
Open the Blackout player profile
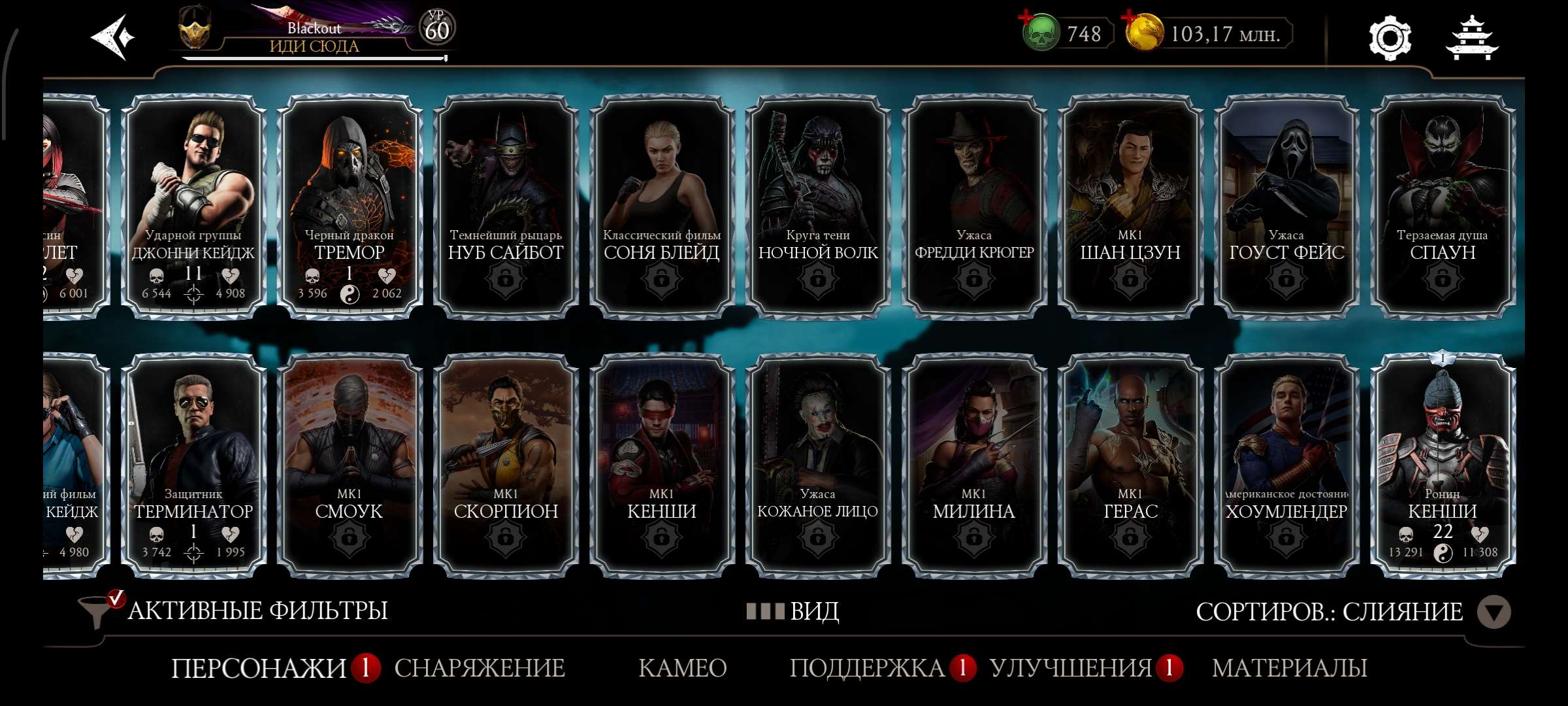tap(314, 34)
